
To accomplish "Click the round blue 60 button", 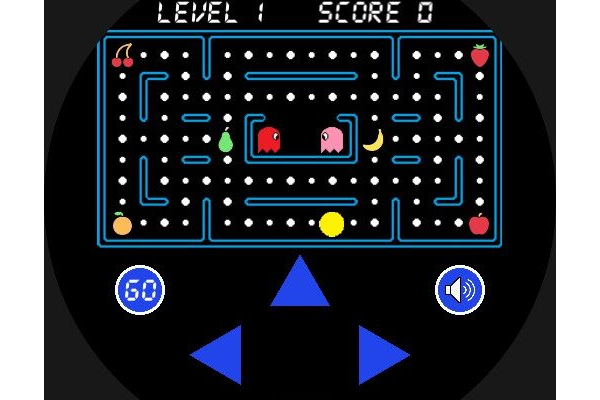I will [x=140, y=290].
